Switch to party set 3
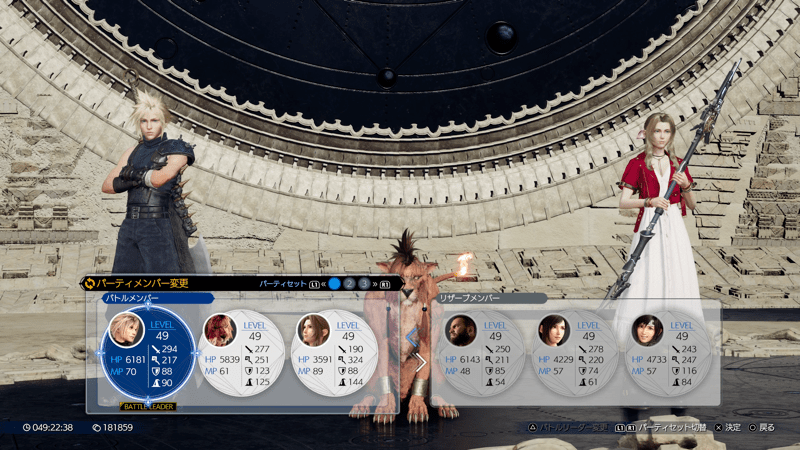The width and height of the screenshot is (800, 450). [x=364, y=284]
